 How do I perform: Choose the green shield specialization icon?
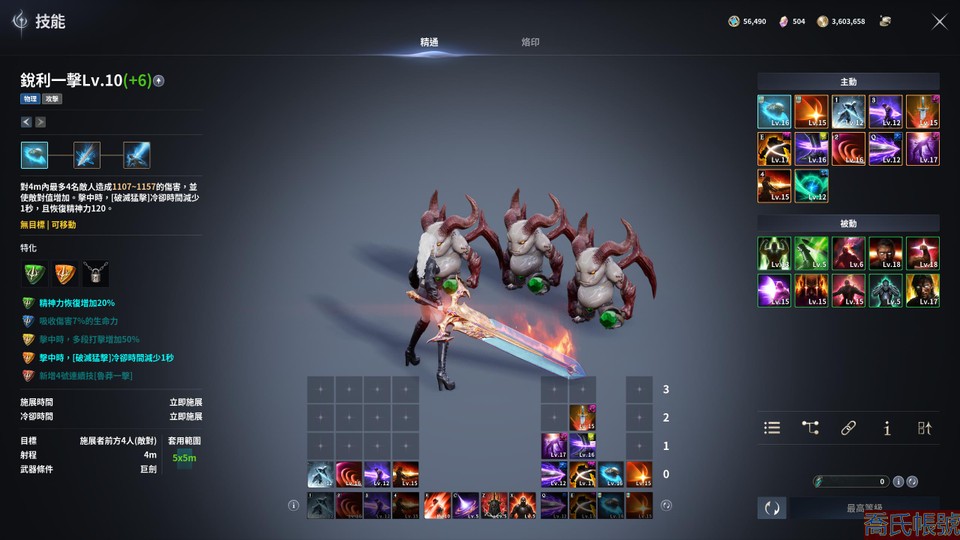[x=34, y=274]
